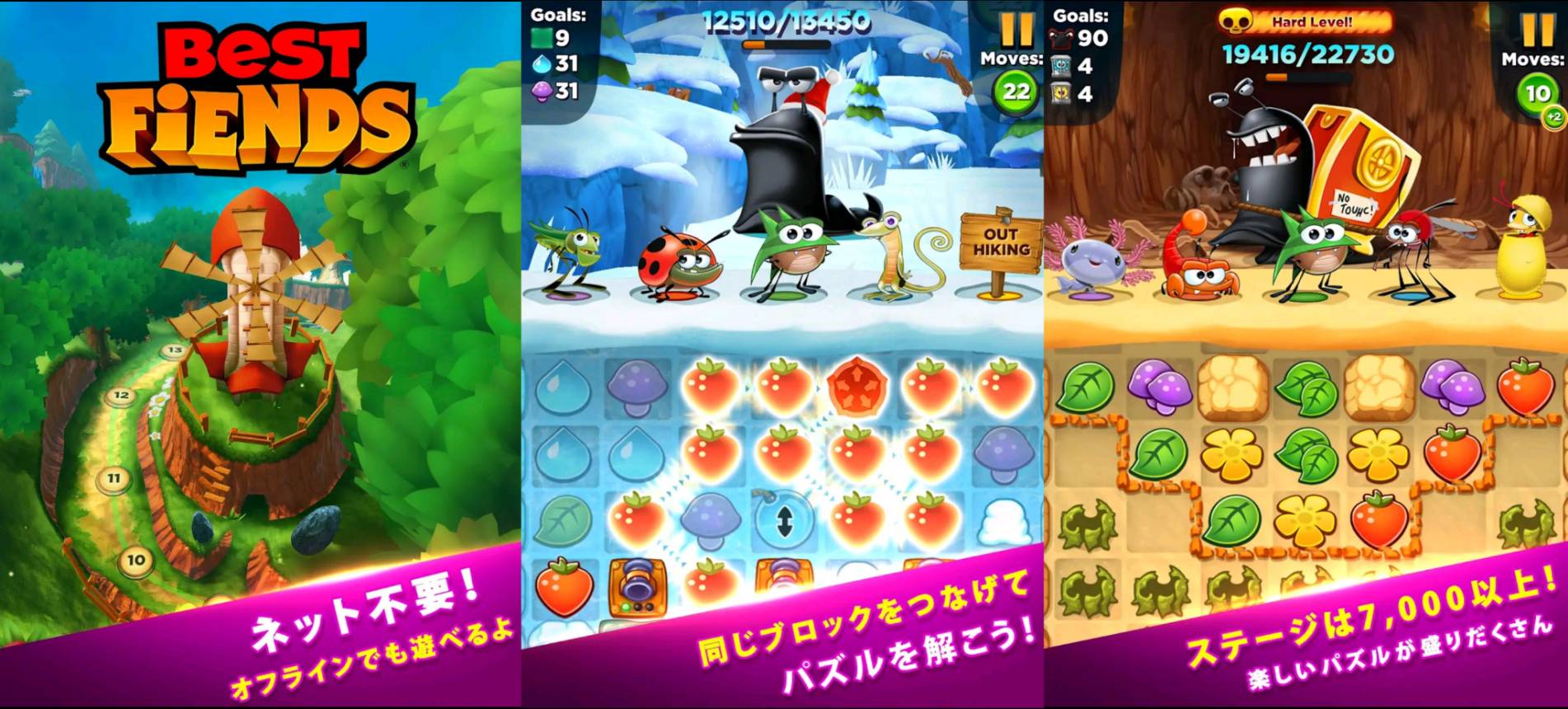Pause the Hard Level stage
1568x709 pixels.
1537,29
